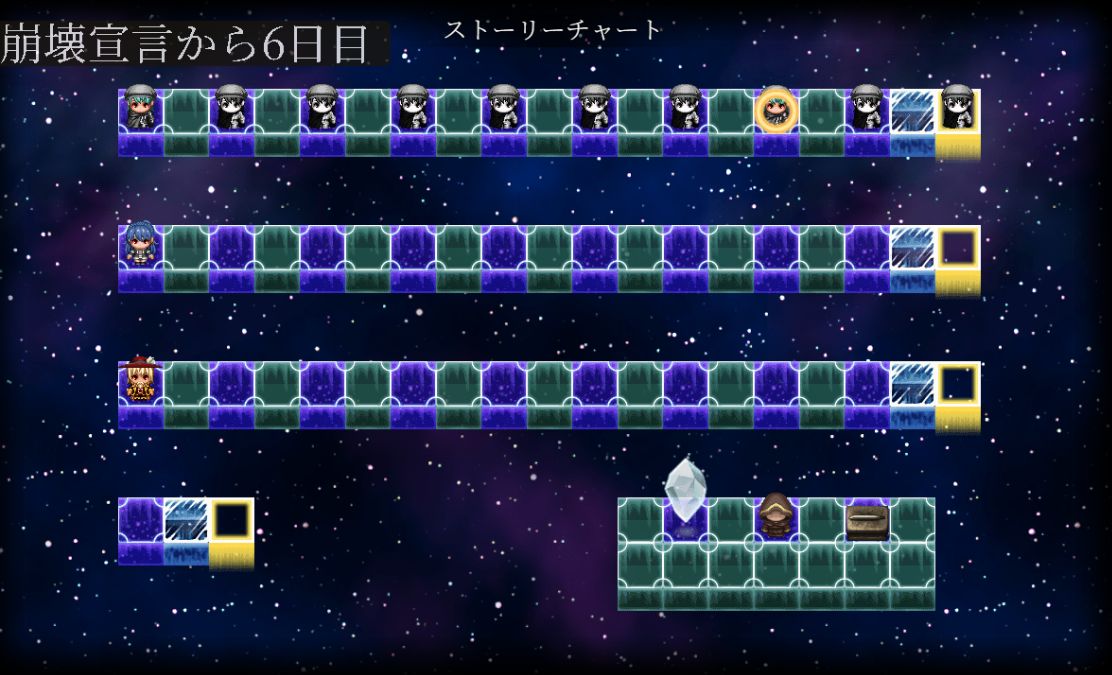Select the witch-hat blonde character tile
This screenshot has height=675, width=1112.
coord(139,381)
